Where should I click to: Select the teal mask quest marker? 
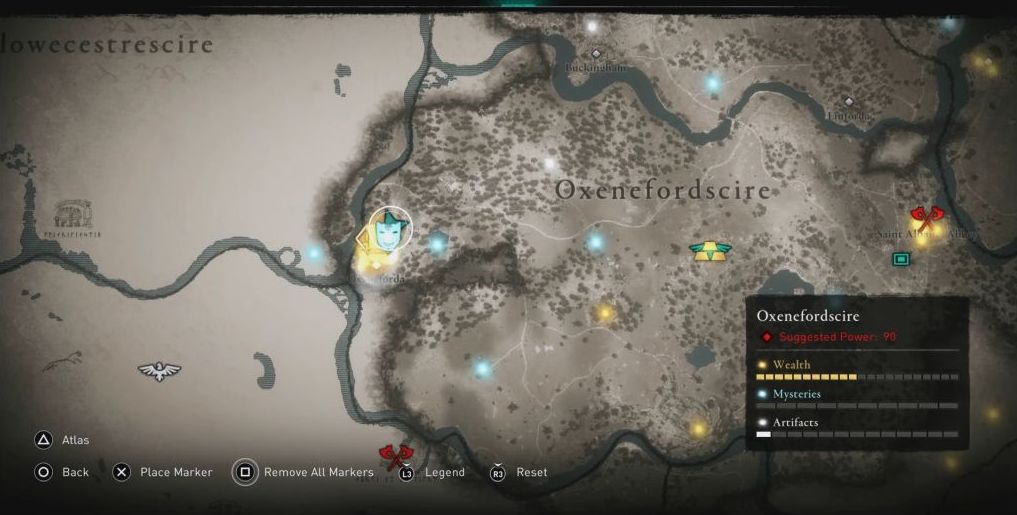(389, 232)
